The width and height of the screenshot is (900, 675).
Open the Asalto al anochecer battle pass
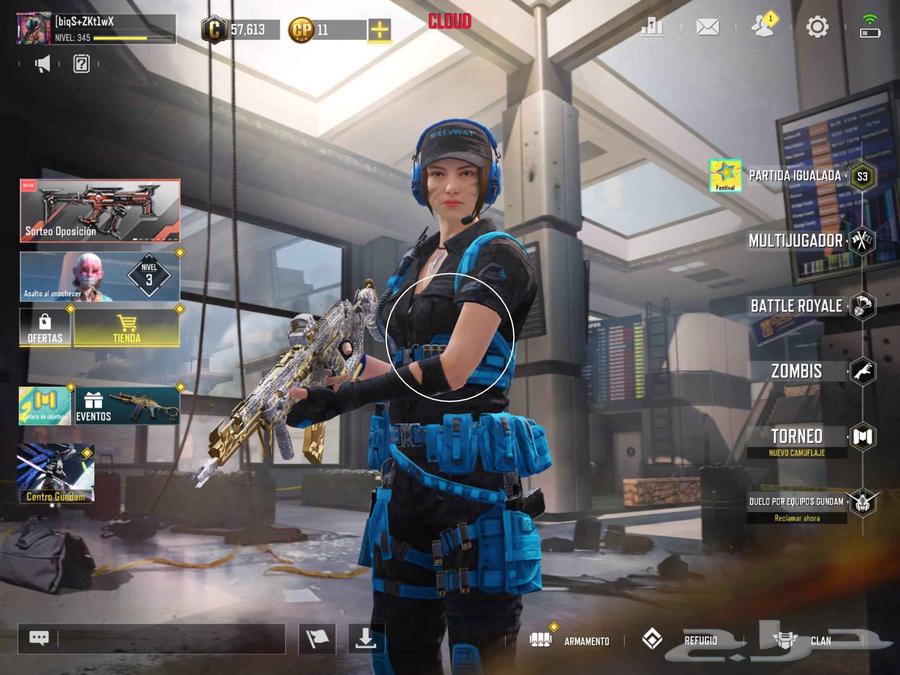[100, 276]
